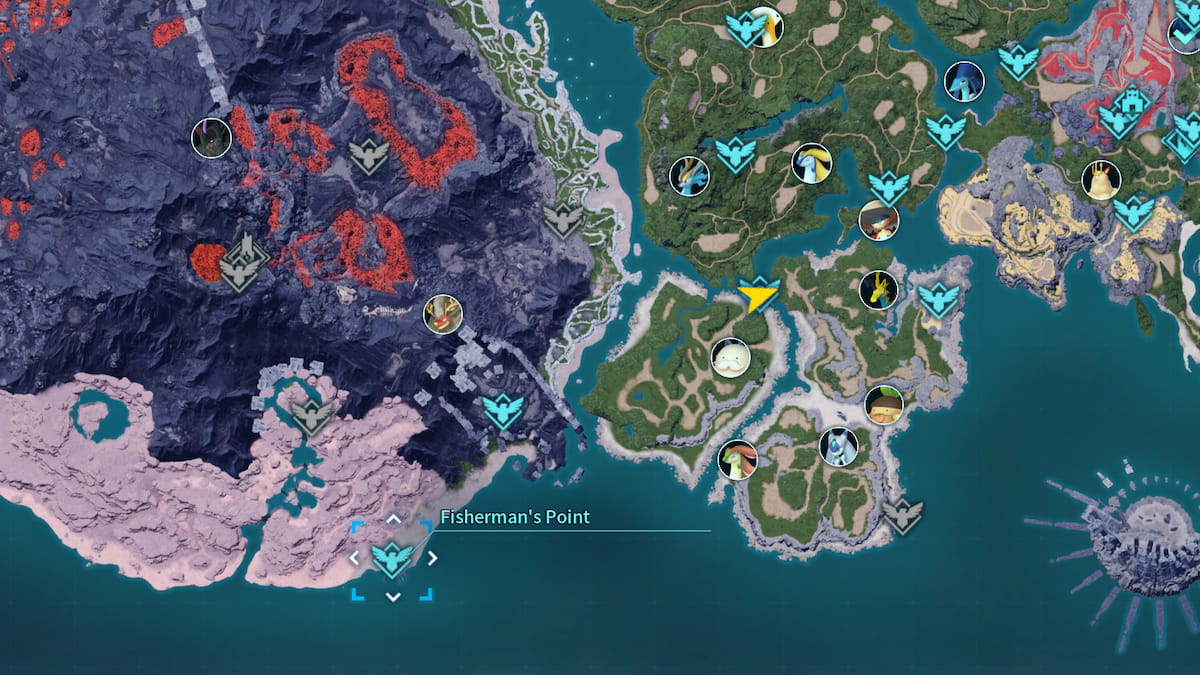Choose the Lunaris blue-white boss portrait
1200x675 pixels.
click(x=838, y=447)
